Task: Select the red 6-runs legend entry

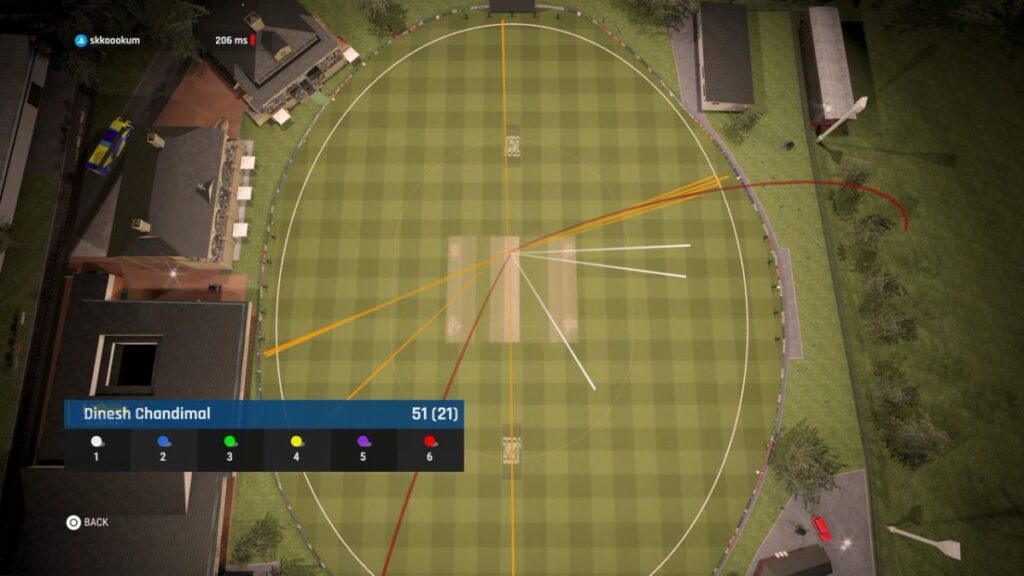Action: point(430,448)
